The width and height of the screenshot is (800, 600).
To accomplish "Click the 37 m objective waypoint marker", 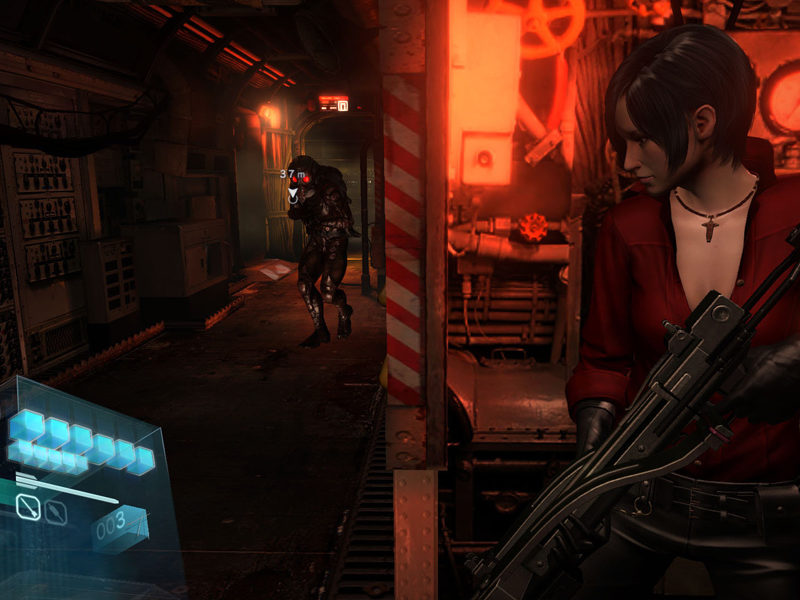I will (292, 193).
